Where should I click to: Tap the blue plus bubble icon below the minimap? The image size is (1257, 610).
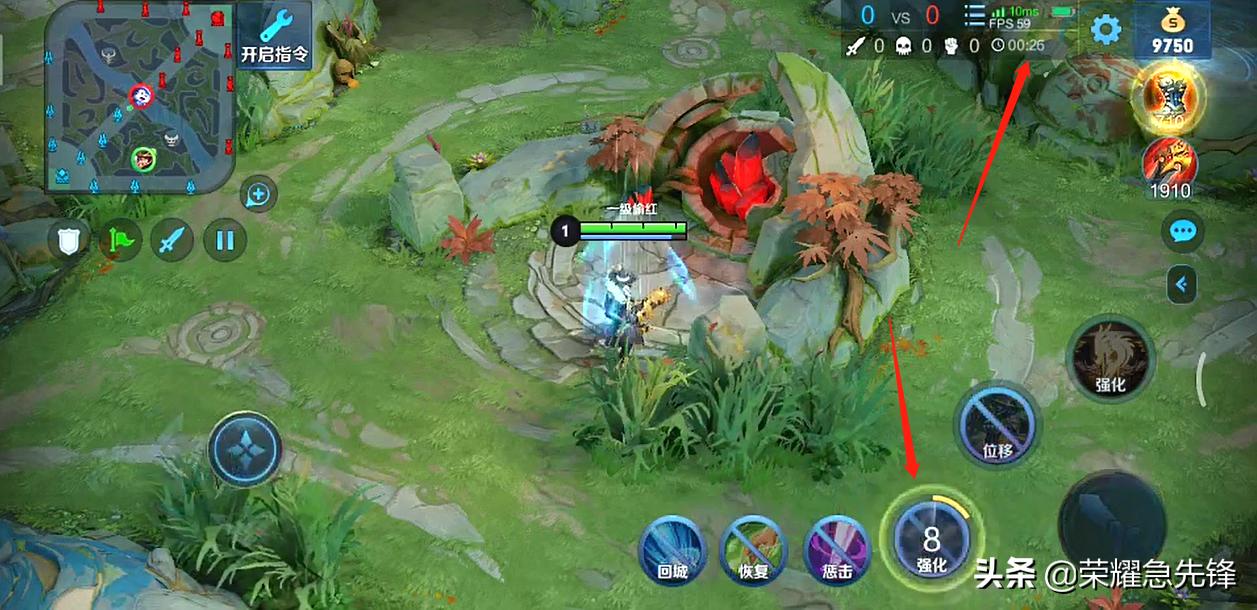(259, 195)
